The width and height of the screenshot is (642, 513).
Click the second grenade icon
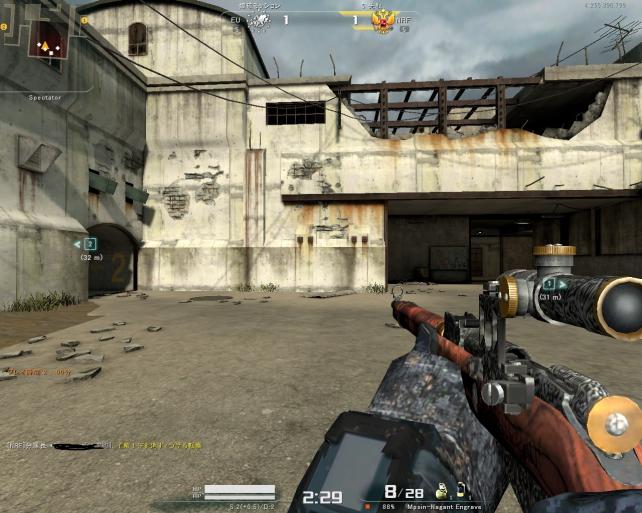click(462, 492)
